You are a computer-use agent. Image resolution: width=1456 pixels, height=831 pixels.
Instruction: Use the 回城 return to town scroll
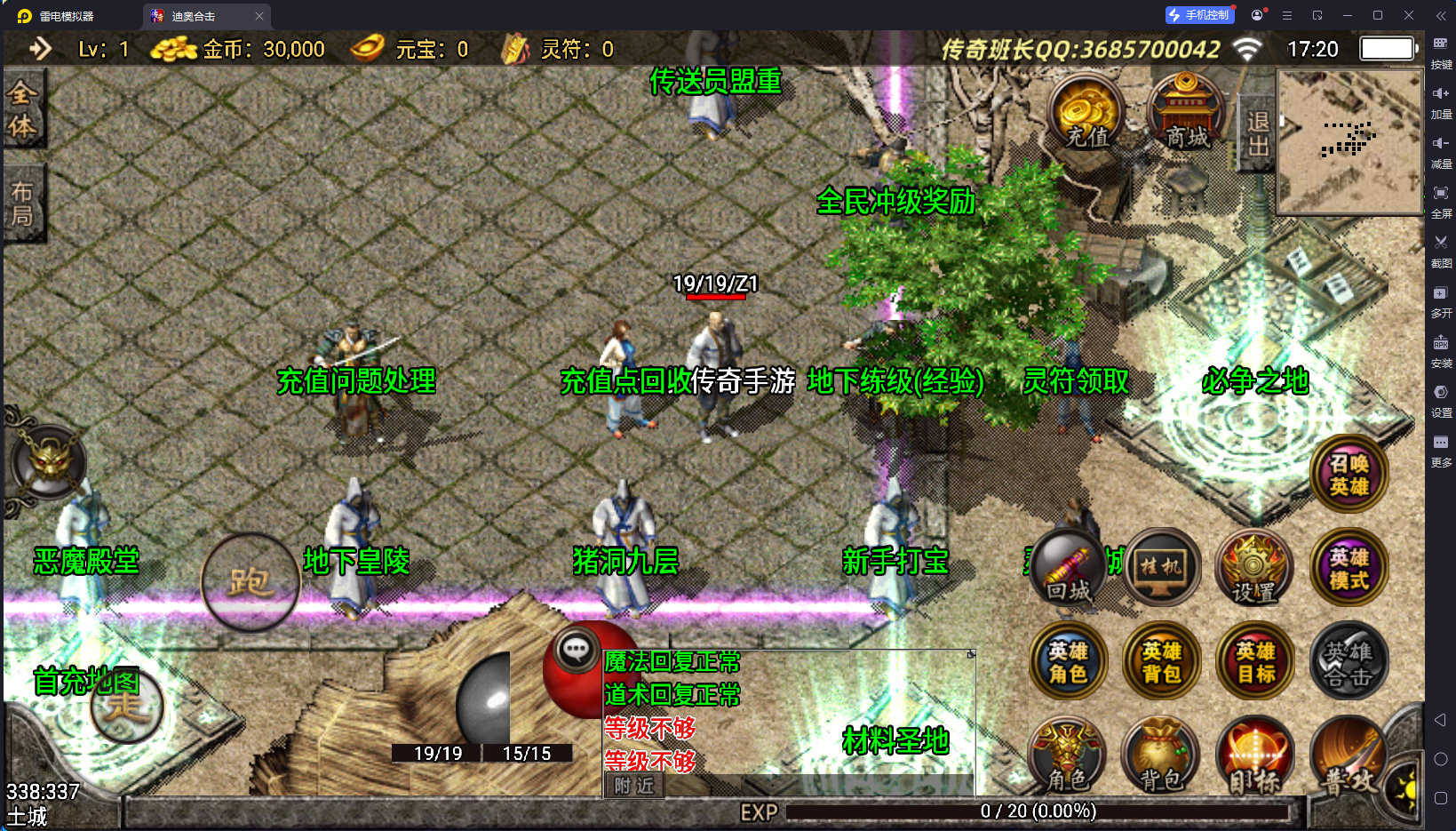pos(1068,569)
